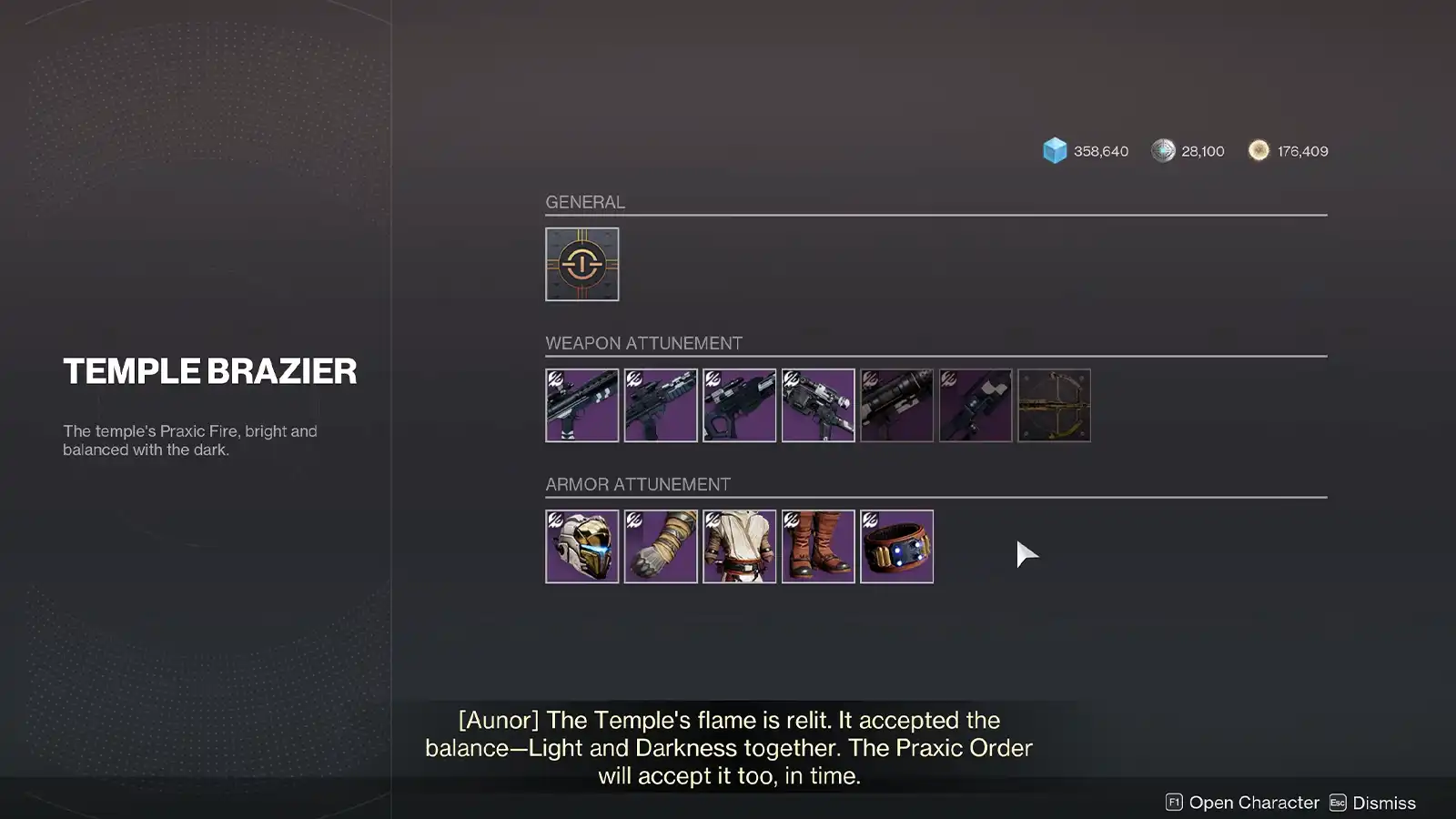The image size is (1456, 819).
Task: Select the second pulse rifle weapon tile
Action: 661,405
